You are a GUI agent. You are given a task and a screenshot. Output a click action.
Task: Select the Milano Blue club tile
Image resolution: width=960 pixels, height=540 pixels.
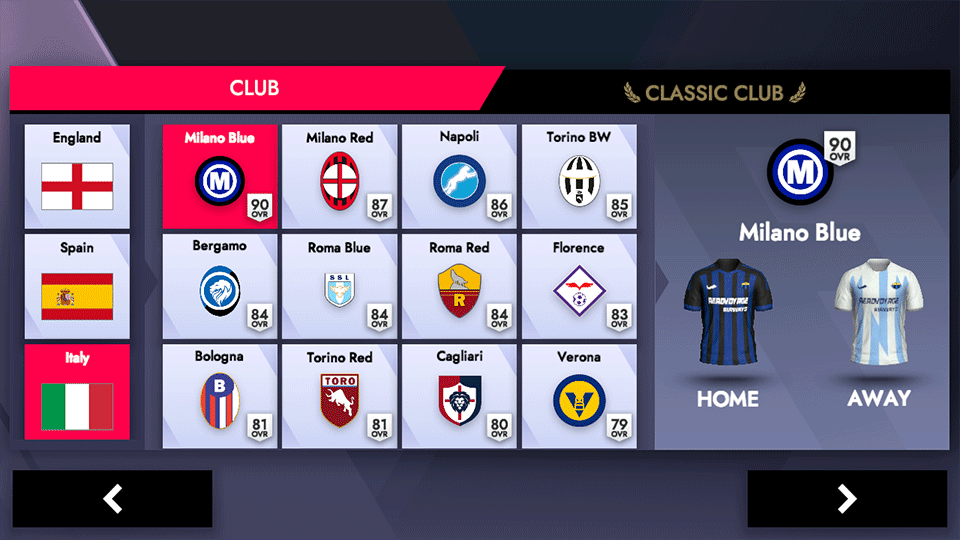pos(220,177)
